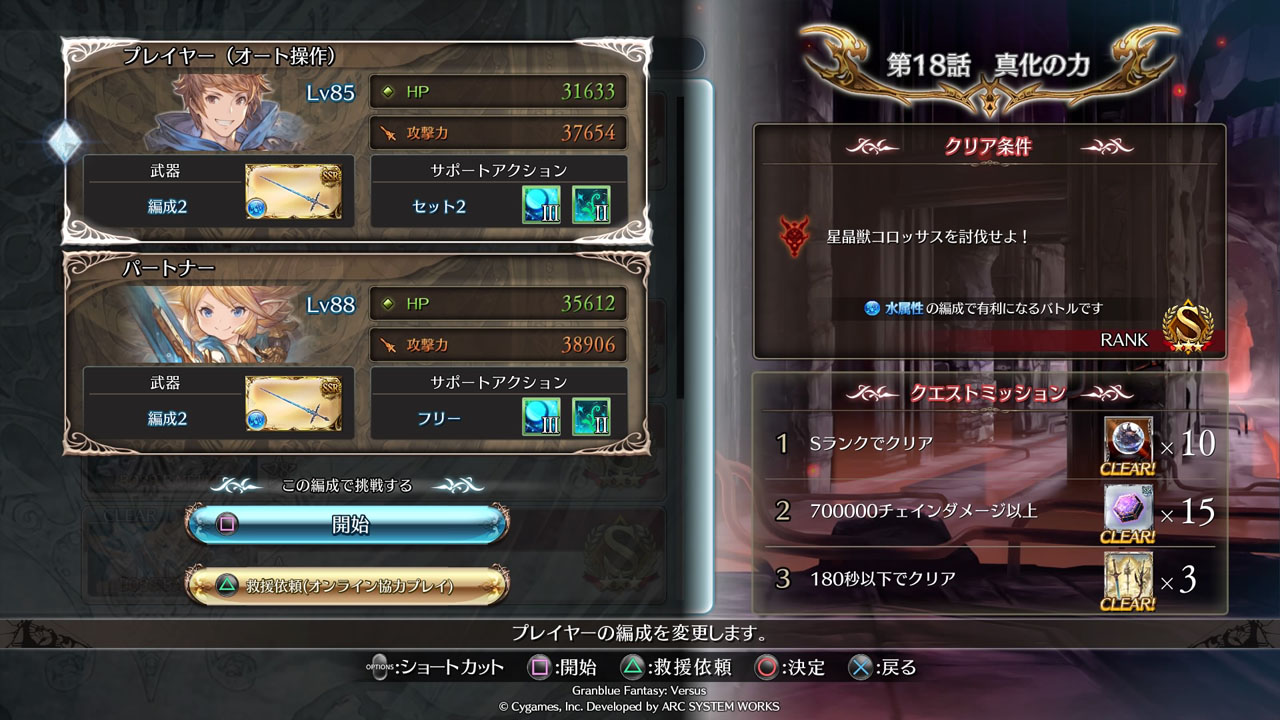
Task: Start the quest with the 開始 button
Action: point(347,524)
